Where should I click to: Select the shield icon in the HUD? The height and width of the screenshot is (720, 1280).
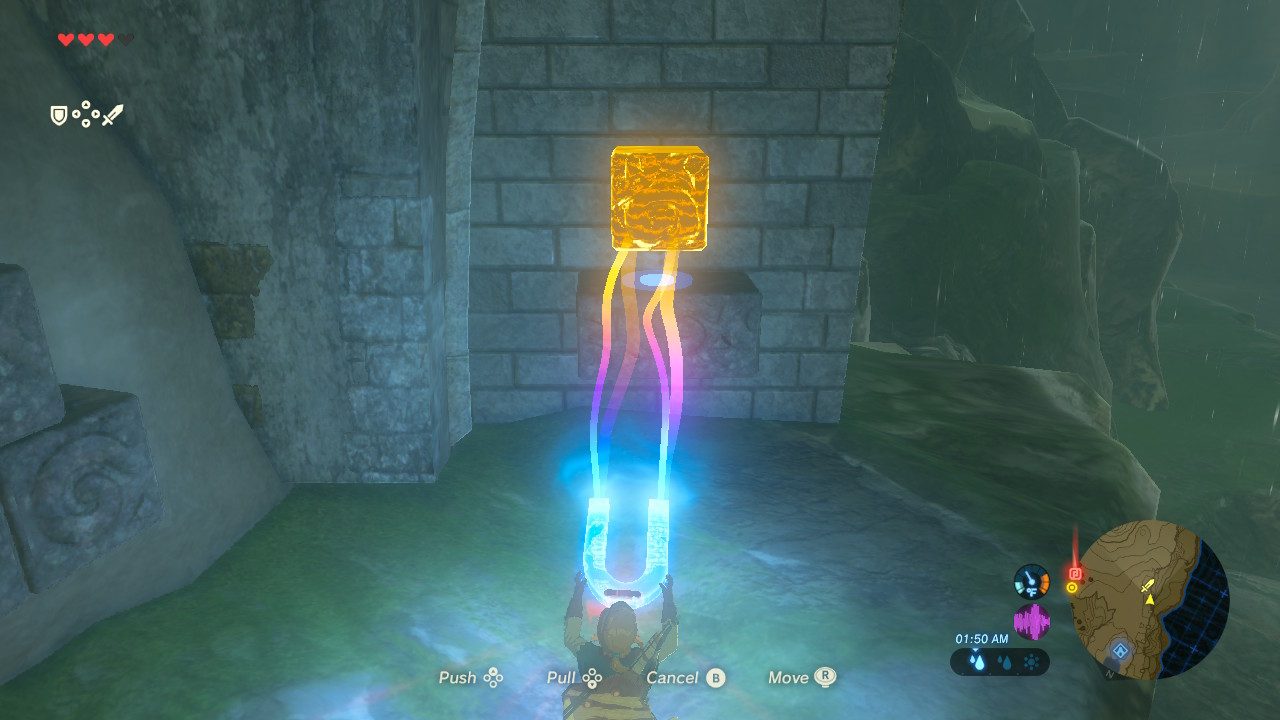[58, 114]
